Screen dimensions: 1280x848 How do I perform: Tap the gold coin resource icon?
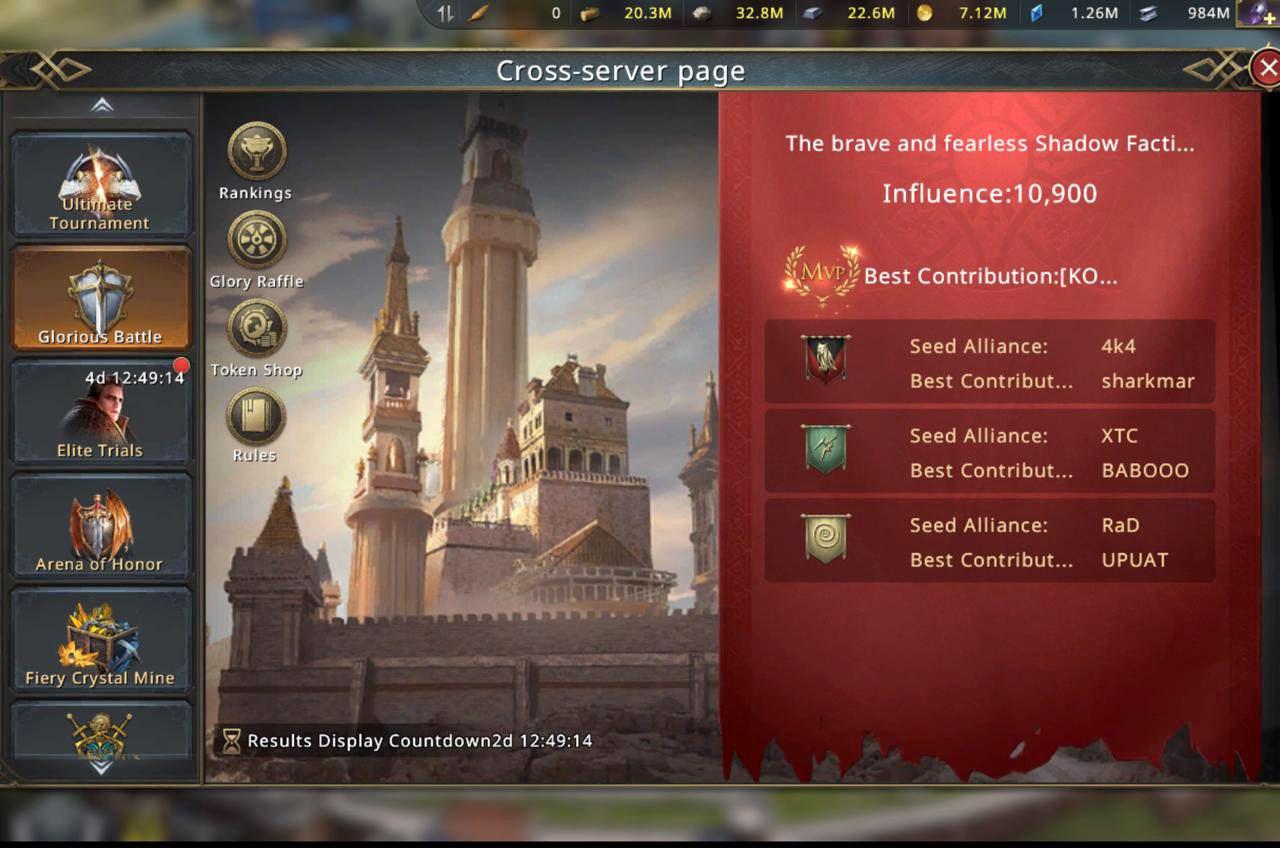point(924,13)
